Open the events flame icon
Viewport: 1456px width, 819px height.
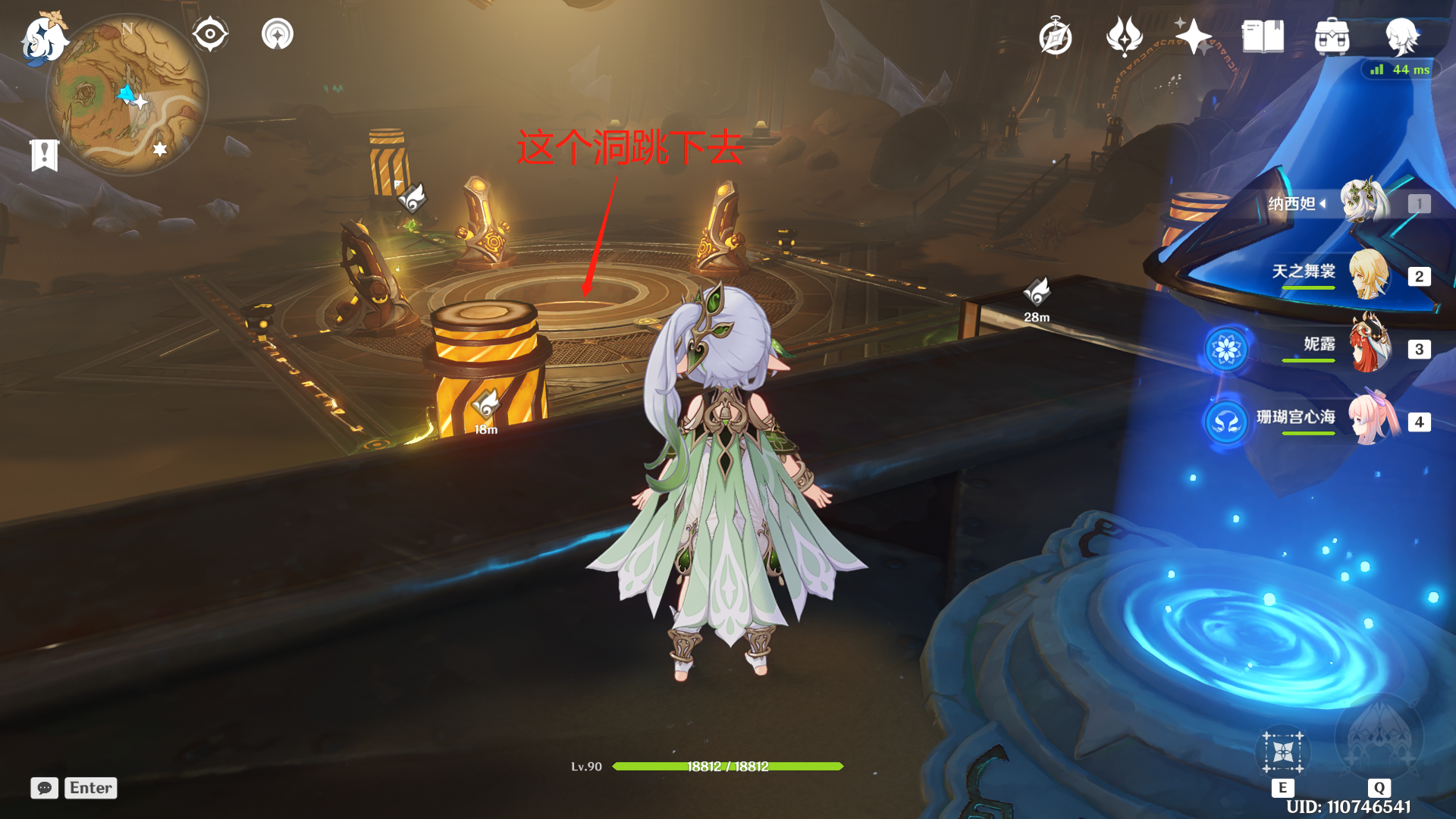tap(1124, 36)
